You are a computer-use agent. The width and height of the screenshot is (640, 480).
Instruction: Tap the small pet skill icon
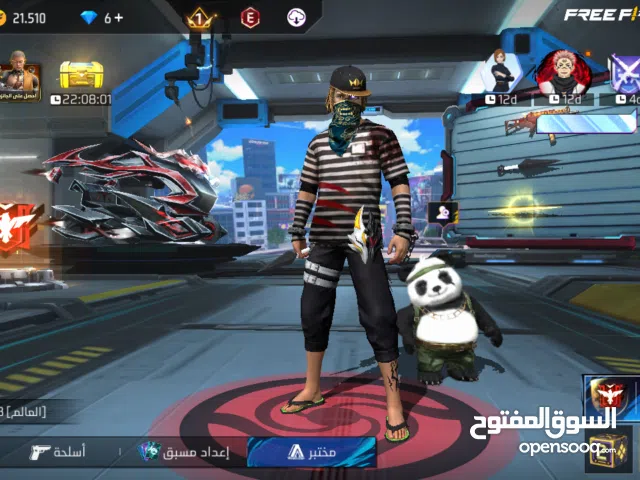441,212
